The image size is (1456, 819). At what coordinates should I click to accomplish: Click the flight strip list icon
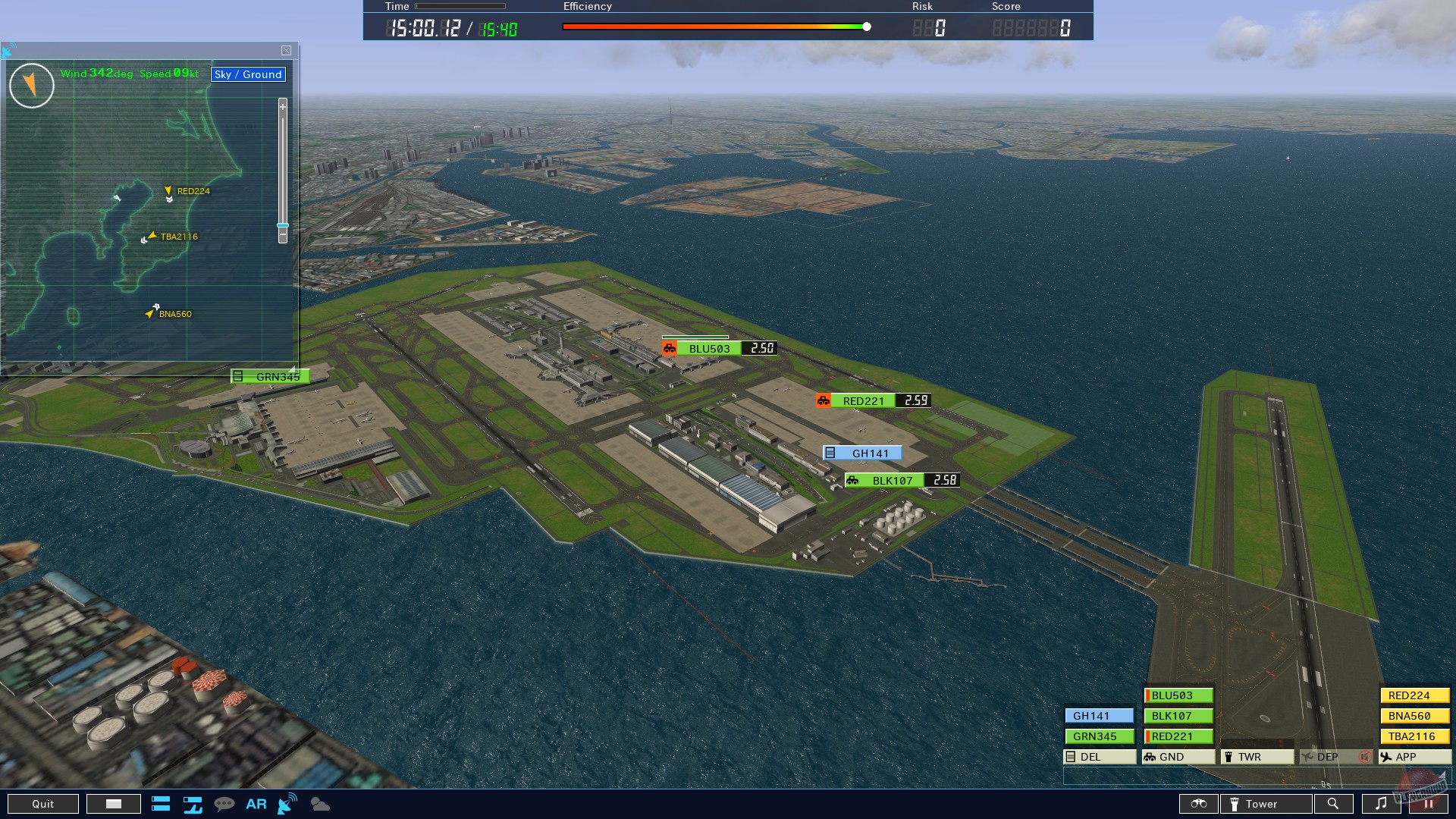point(162,804)
